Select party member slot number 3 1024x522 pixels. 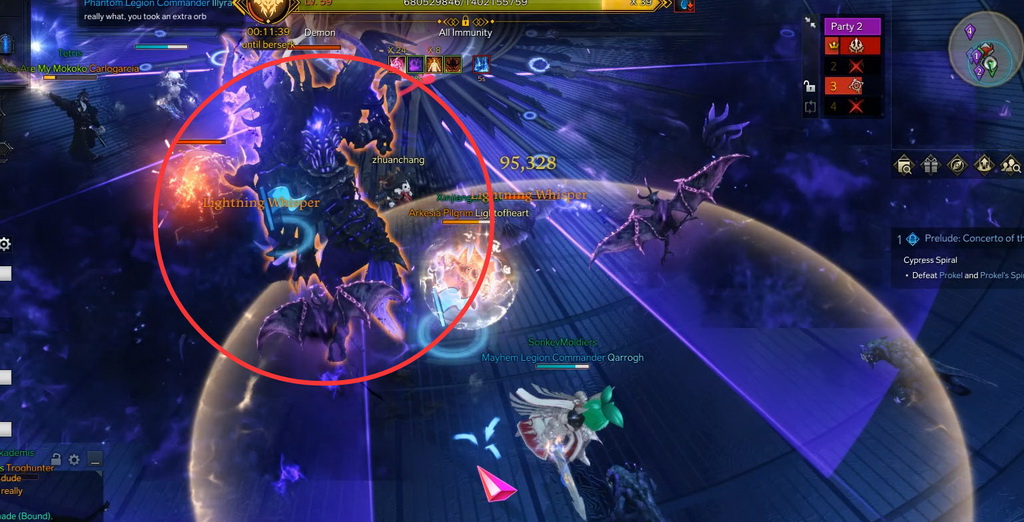tap(852, 86)
